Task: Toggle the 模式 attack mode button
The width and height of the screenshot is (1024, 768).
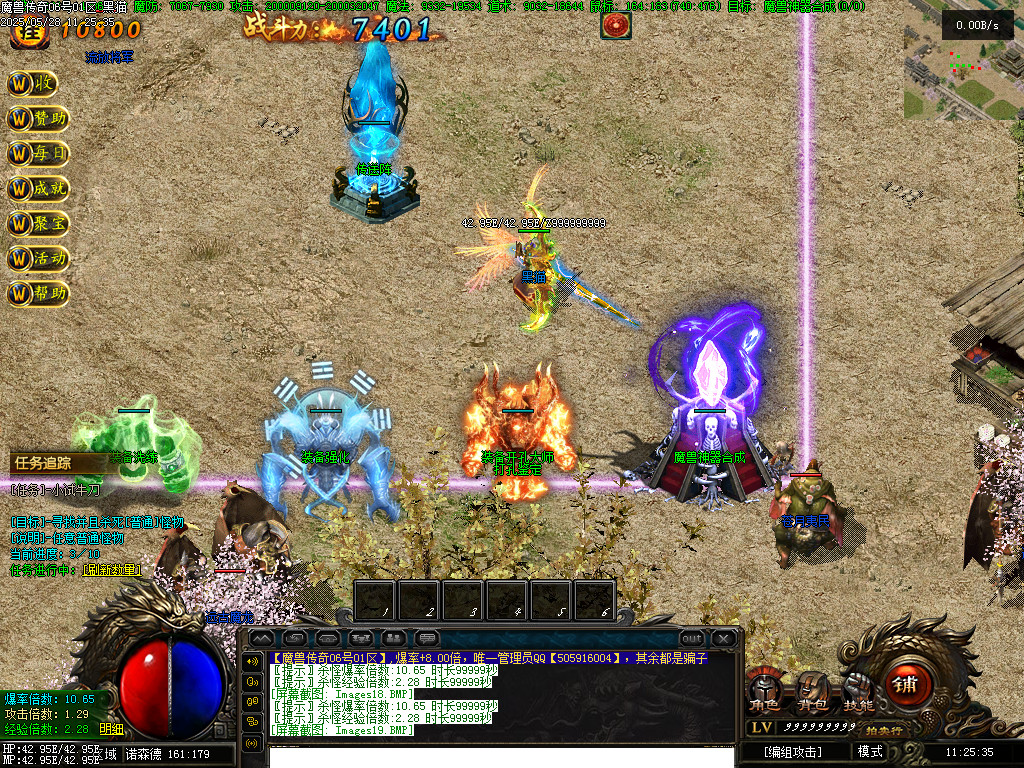Action: 870,752
